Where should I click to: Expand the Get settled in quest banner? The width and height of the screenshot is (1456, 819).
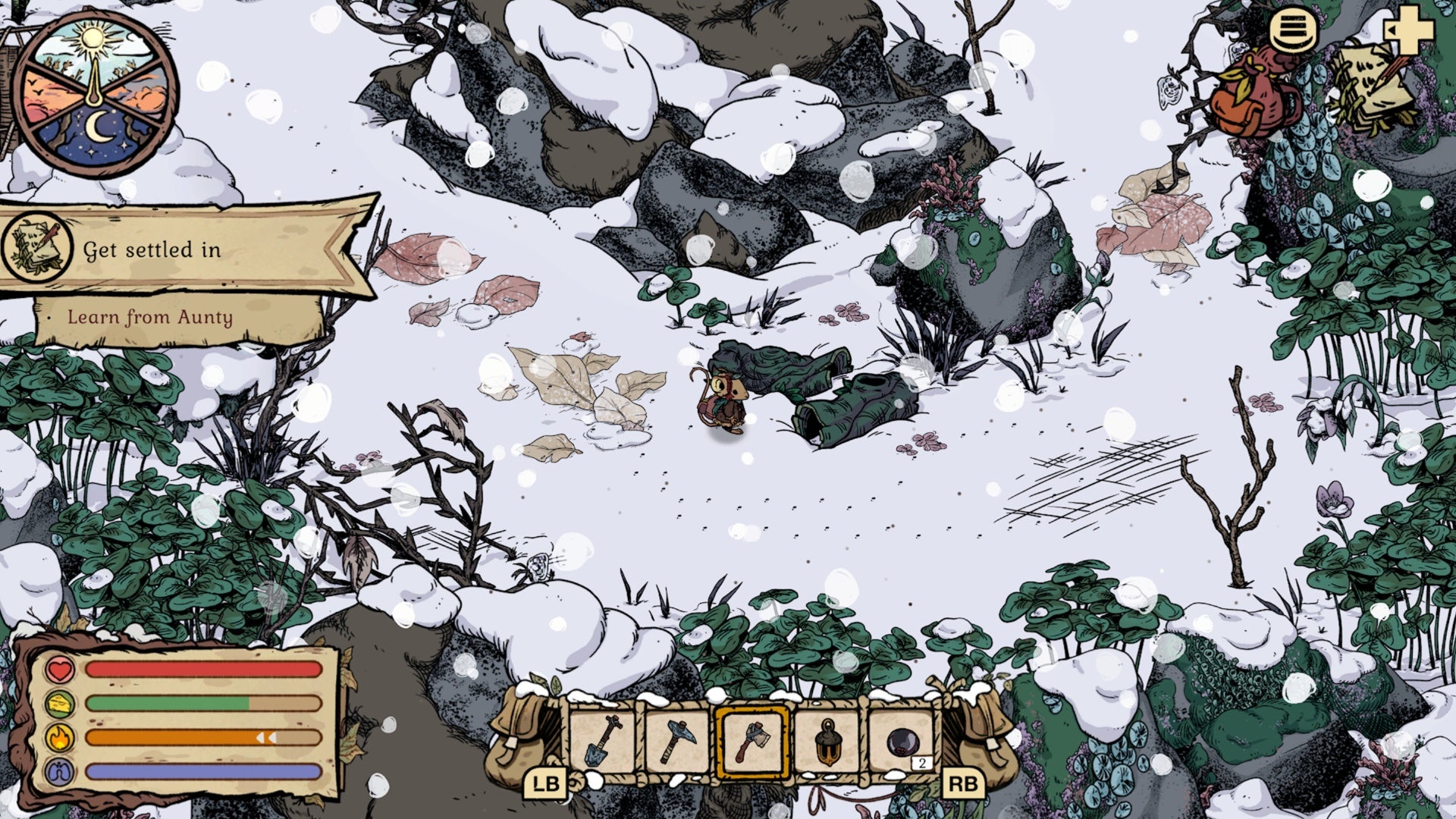click(x=167, y=250)
